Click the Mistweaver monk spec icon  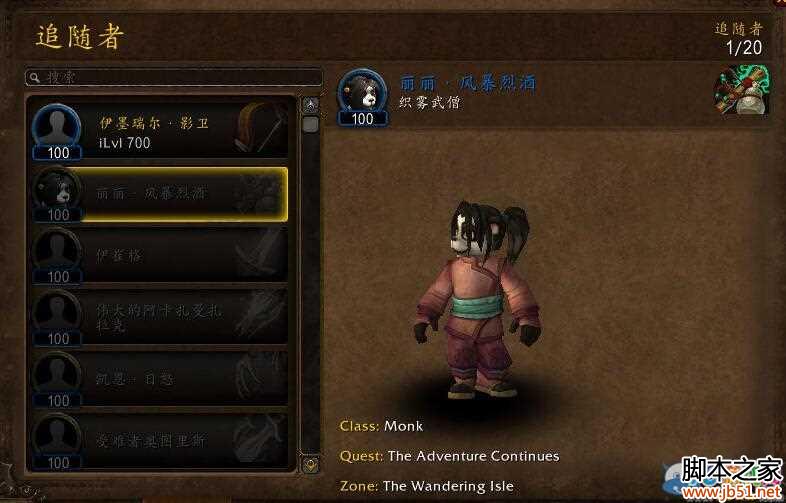tap(740, 91)
